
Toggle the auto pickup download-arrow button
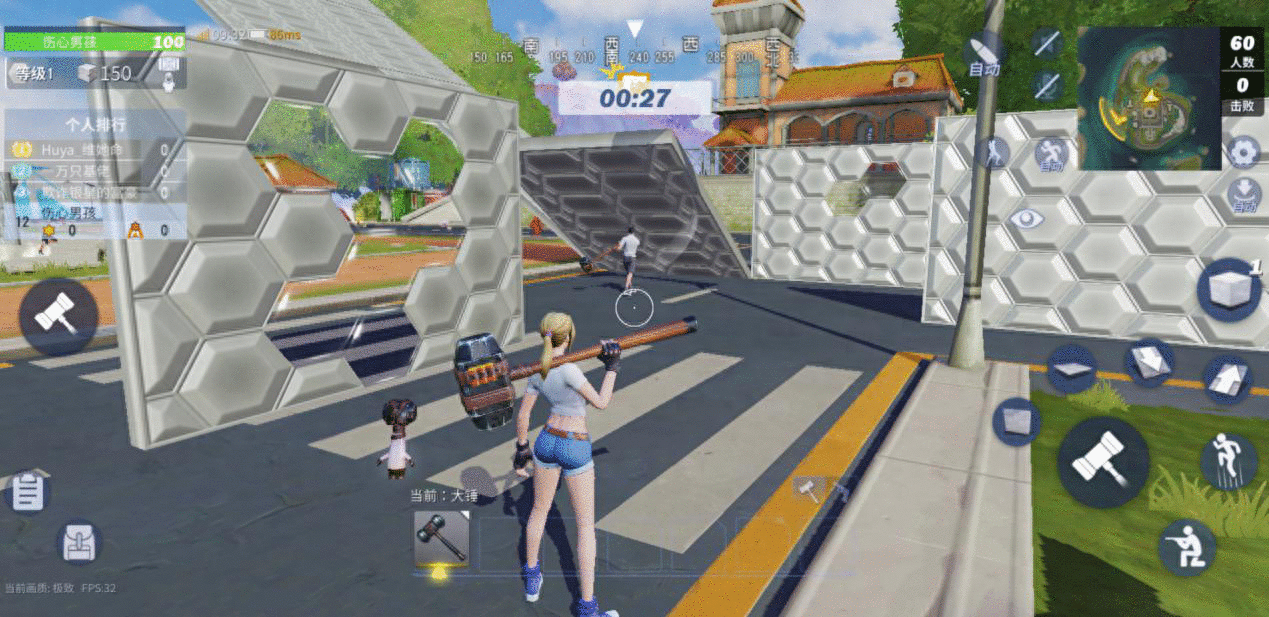coord(1244,194)
